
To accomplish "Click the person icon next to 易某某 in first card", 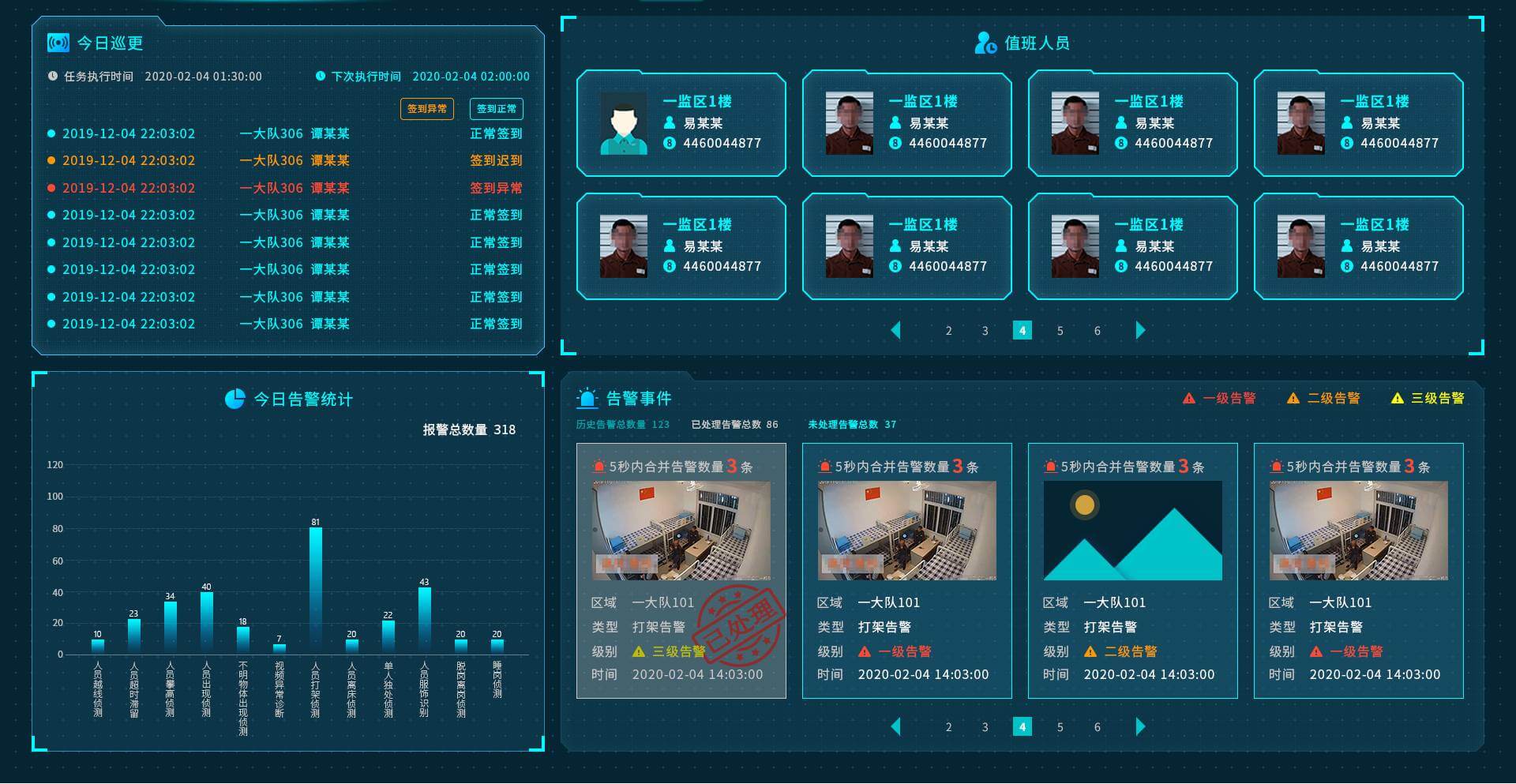I will 670,122.
